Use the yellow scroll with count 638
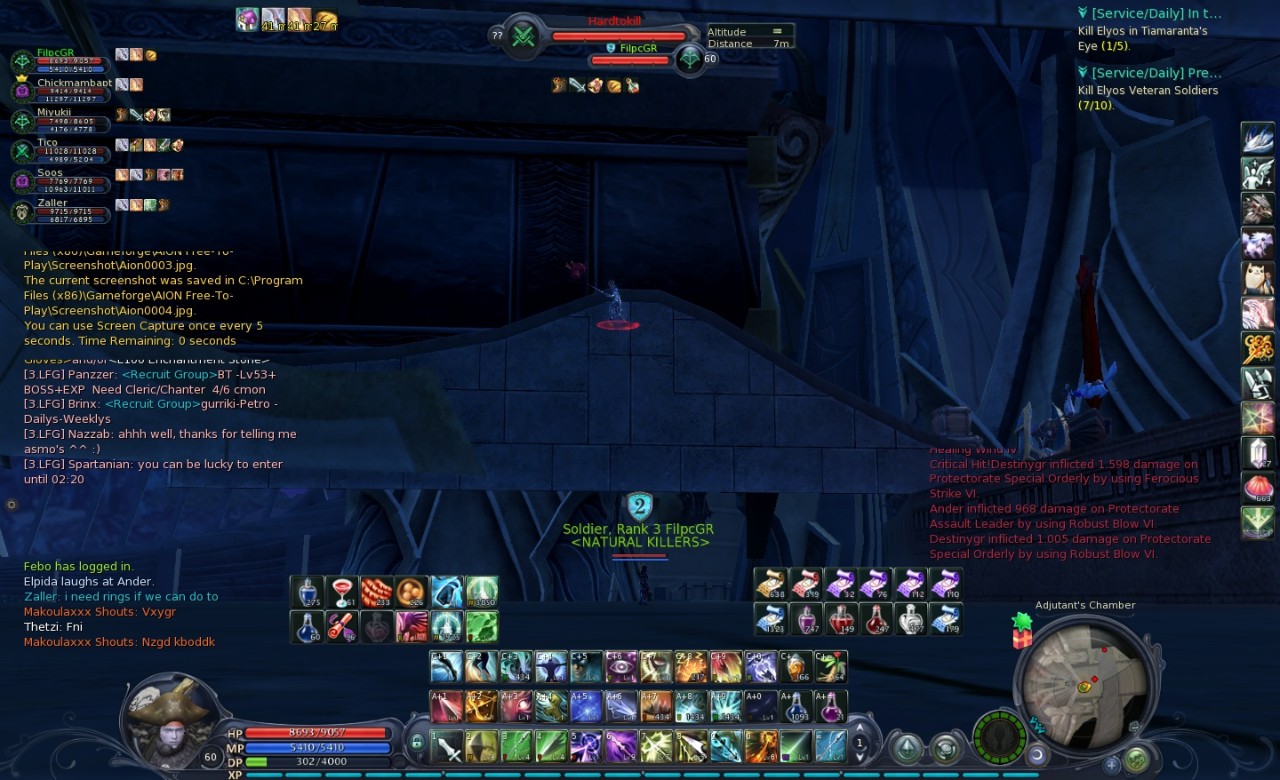 point(768,584)
